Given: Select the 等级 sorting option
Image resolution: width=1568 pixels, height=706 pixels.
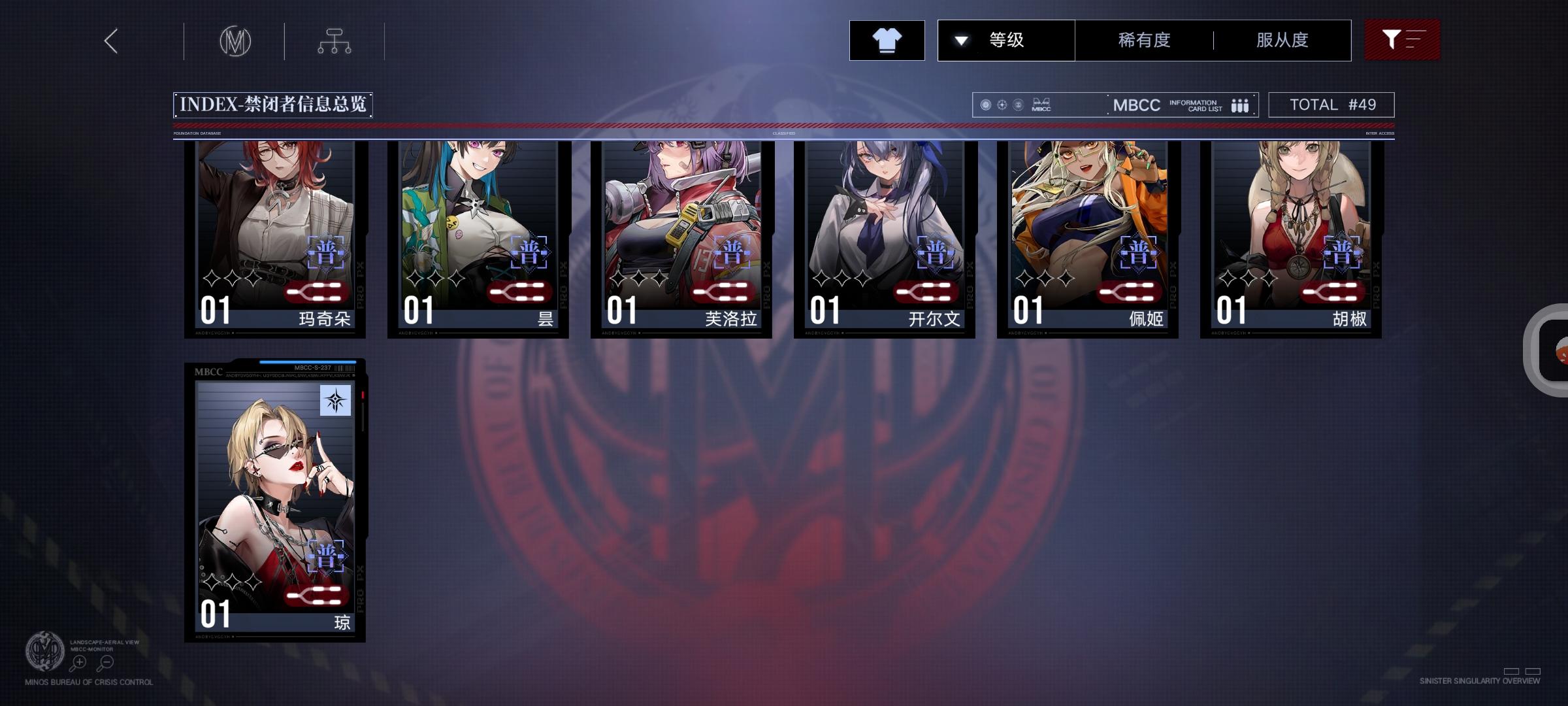Looking at the screenshot, I should click(x=1006, y=40).
